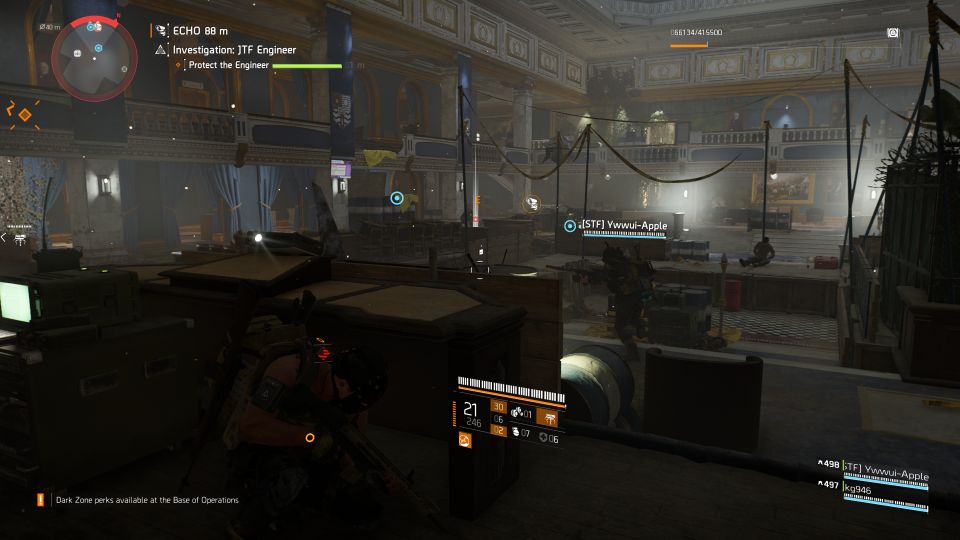This screenshot has width=960, height=540.
Task: Select the armor kit icon
Action: (543, 438)
